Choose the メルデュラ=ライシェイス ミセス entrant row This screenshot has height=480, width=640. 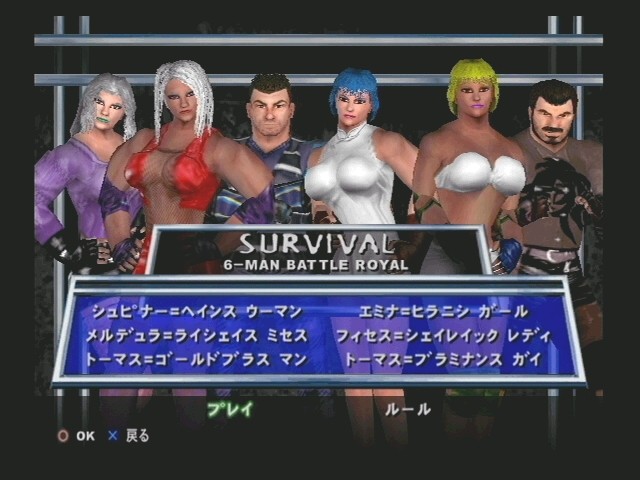(198, 334)
